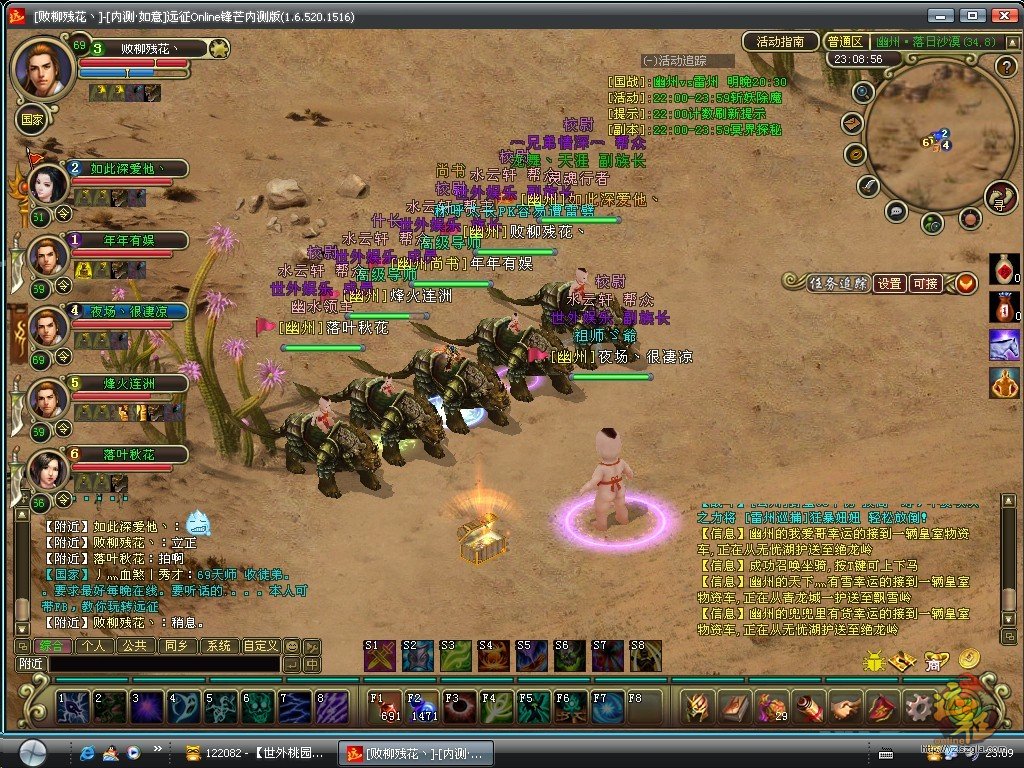Activate the S1 crossed swords skill
This screenshot has width=1024, height=768.
(379, 656)
